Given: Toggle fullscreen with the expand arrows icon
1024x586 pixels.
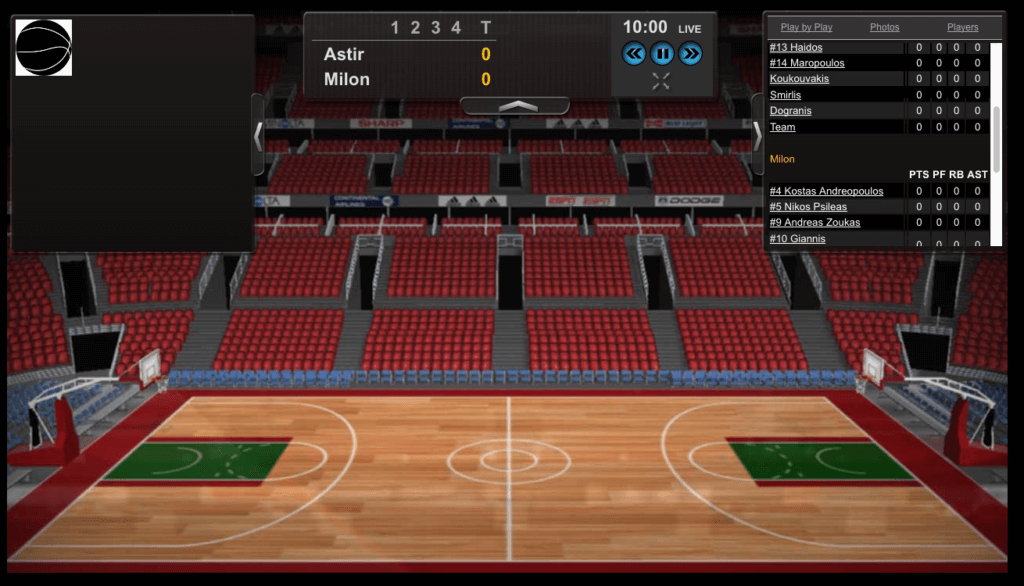Looking at the screenshot, I should pyautogui.click(x=661, y=81).
